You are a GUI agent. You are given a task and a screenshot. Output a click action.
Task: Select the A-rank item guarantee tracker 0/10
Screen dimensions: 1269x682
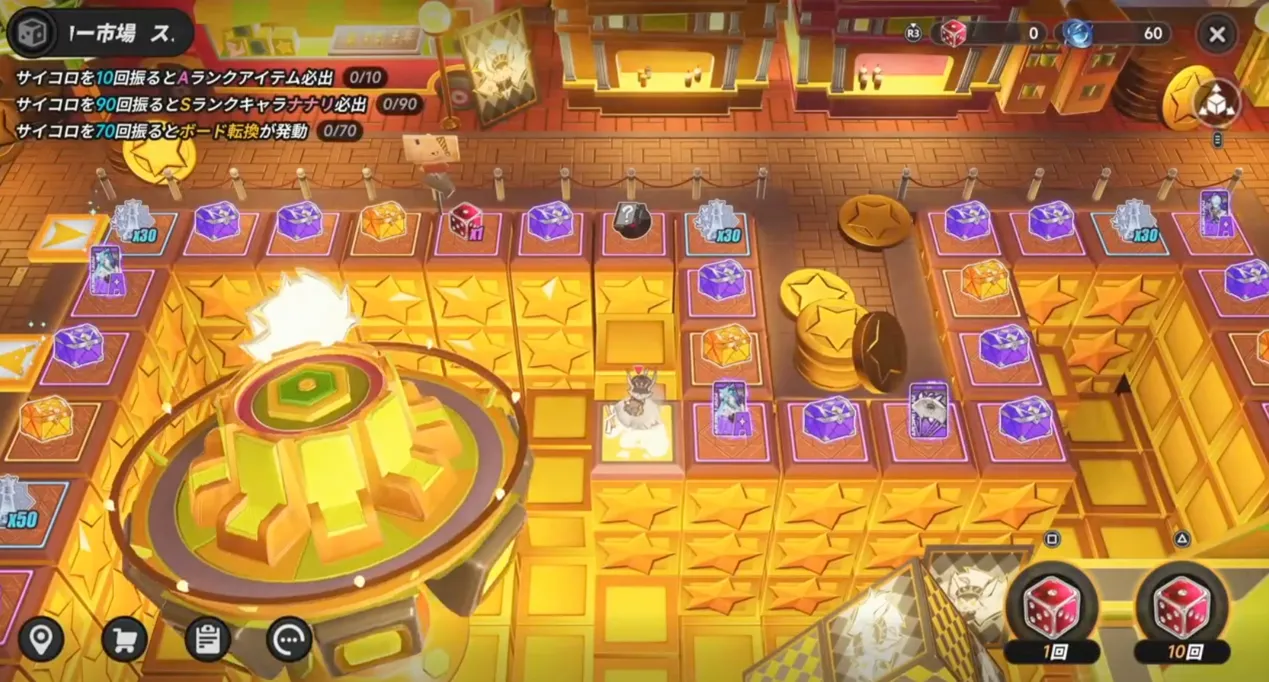(364, 77)
